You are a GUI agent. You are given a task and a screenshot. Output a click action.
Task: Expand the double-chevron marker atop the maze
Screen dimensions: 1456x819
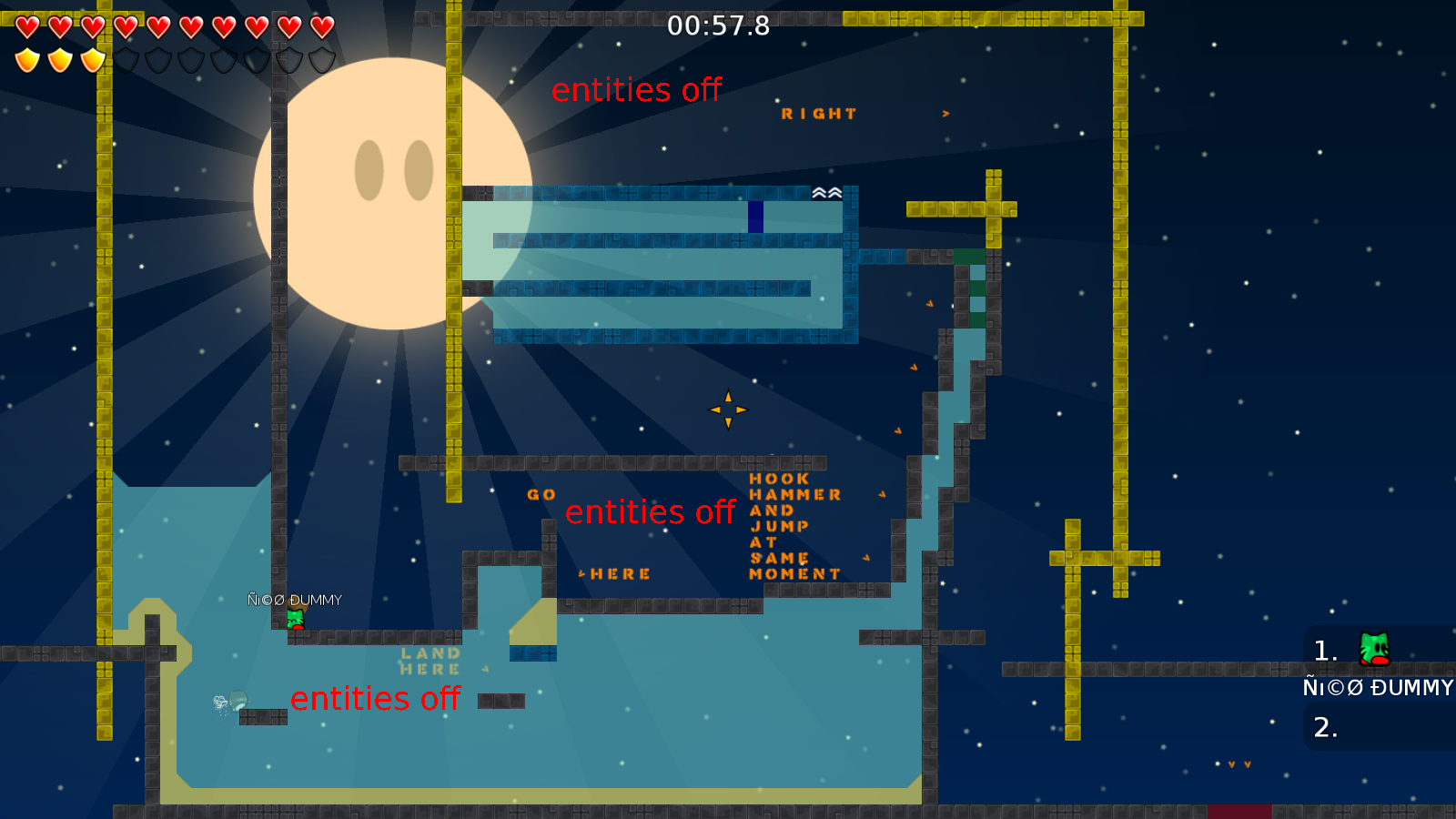826,192
